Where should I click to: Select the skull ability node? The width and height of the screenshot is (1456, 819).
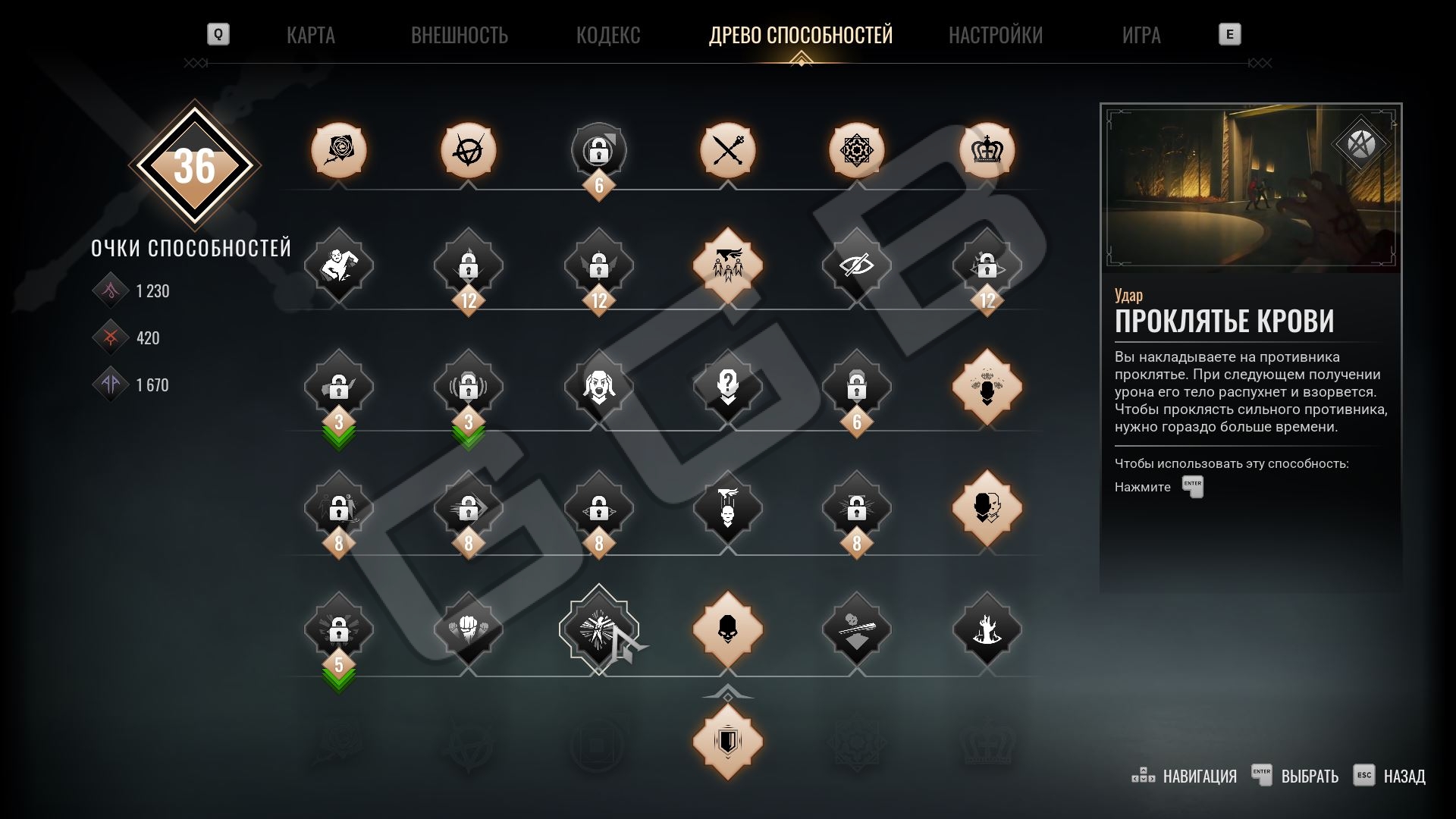point(727,629)
